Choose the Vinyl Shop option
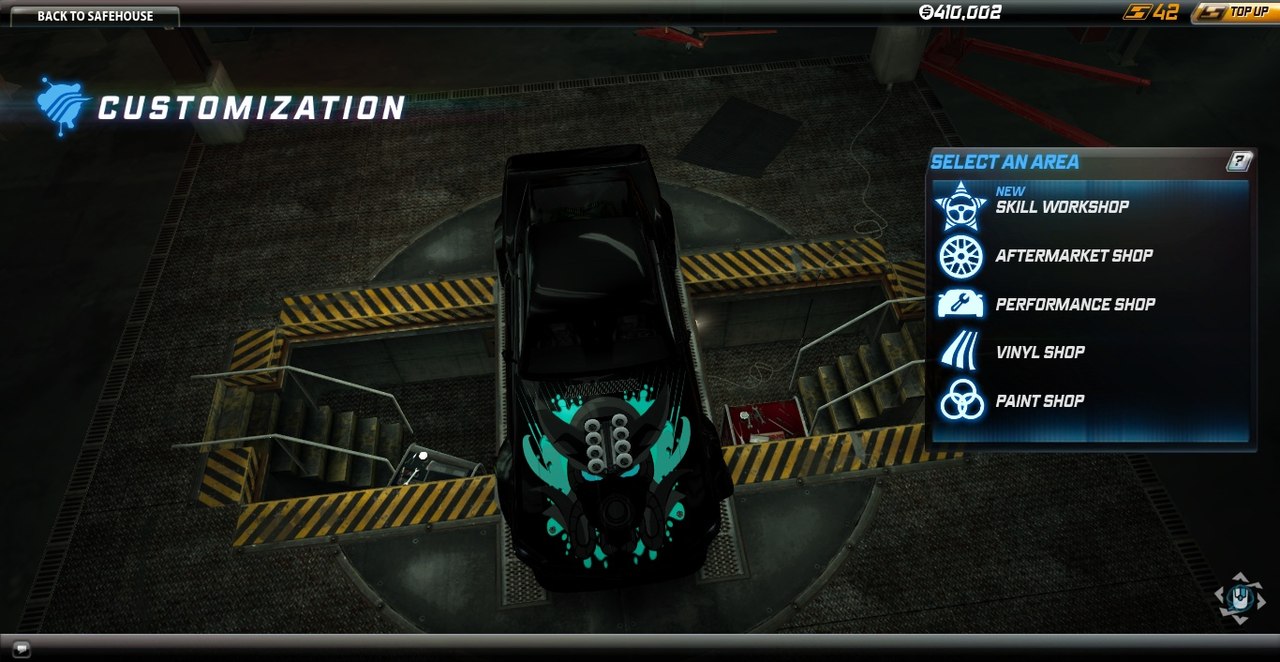1280x662 pixels. (1039, 352)
